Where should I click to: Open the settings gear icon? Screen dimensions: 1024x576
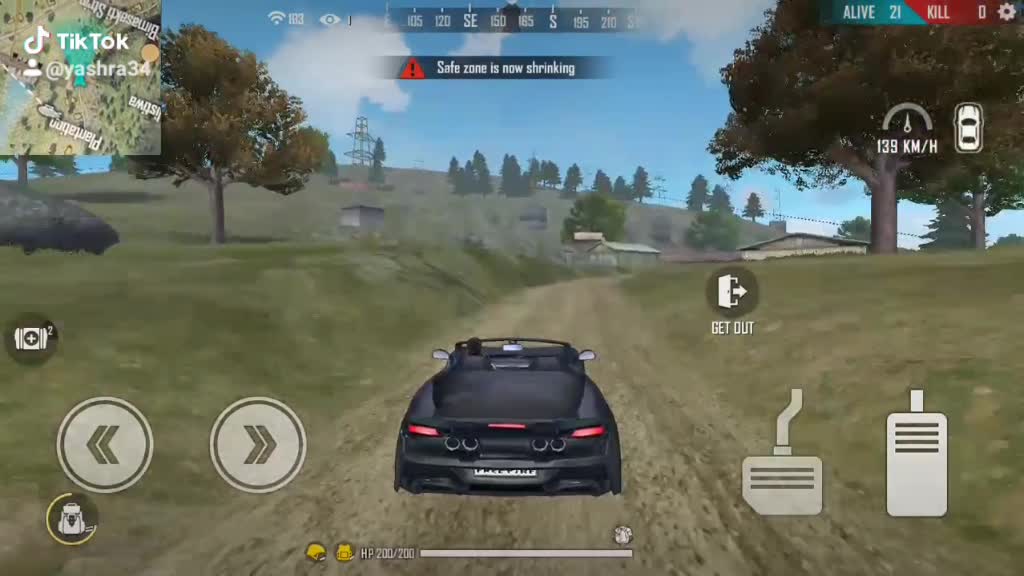click(x=1006, y=12)
